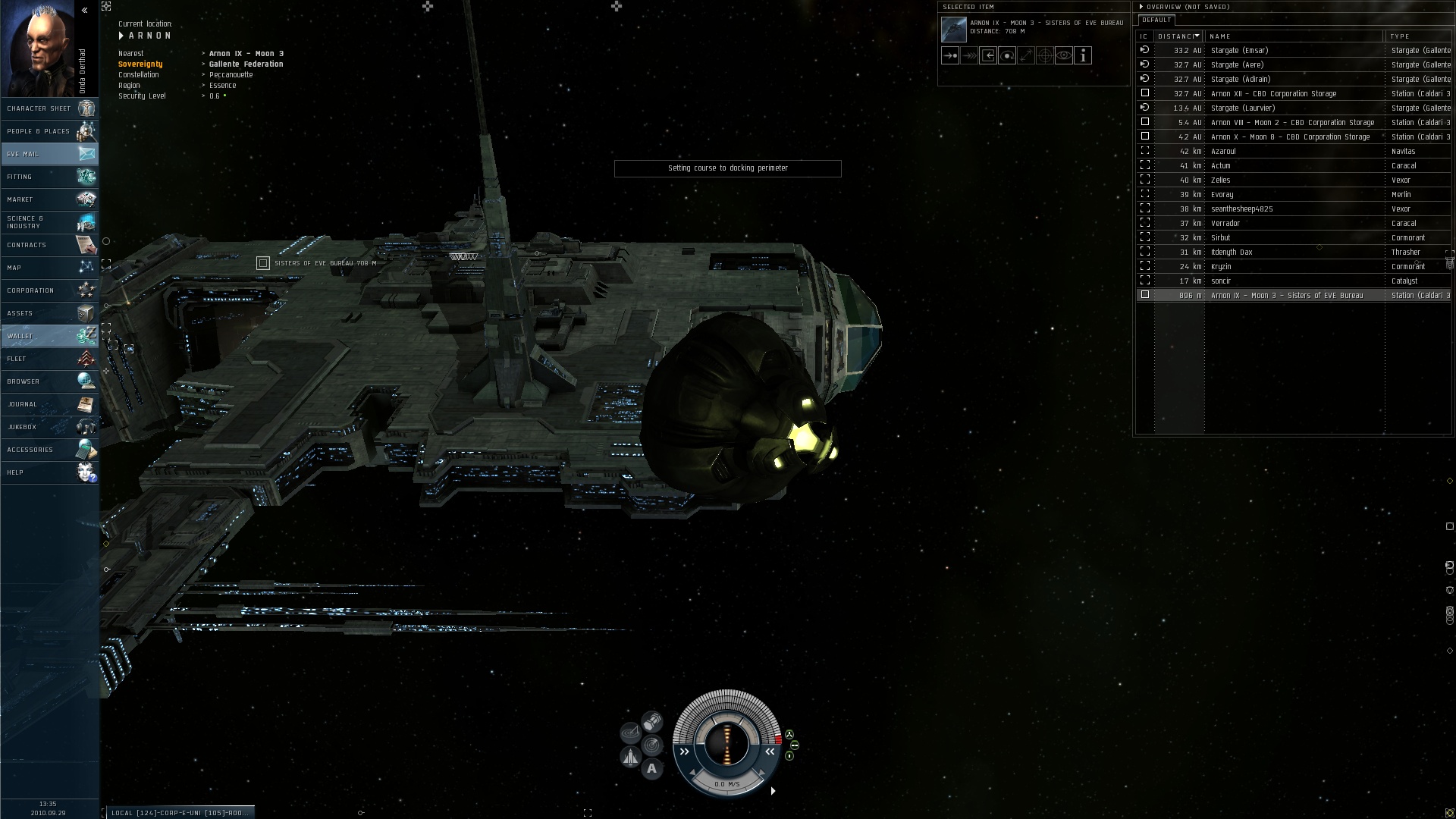Open the Local chat channel tab
This screenshot has width=1456, height=819.
click(x=178, y=813)
